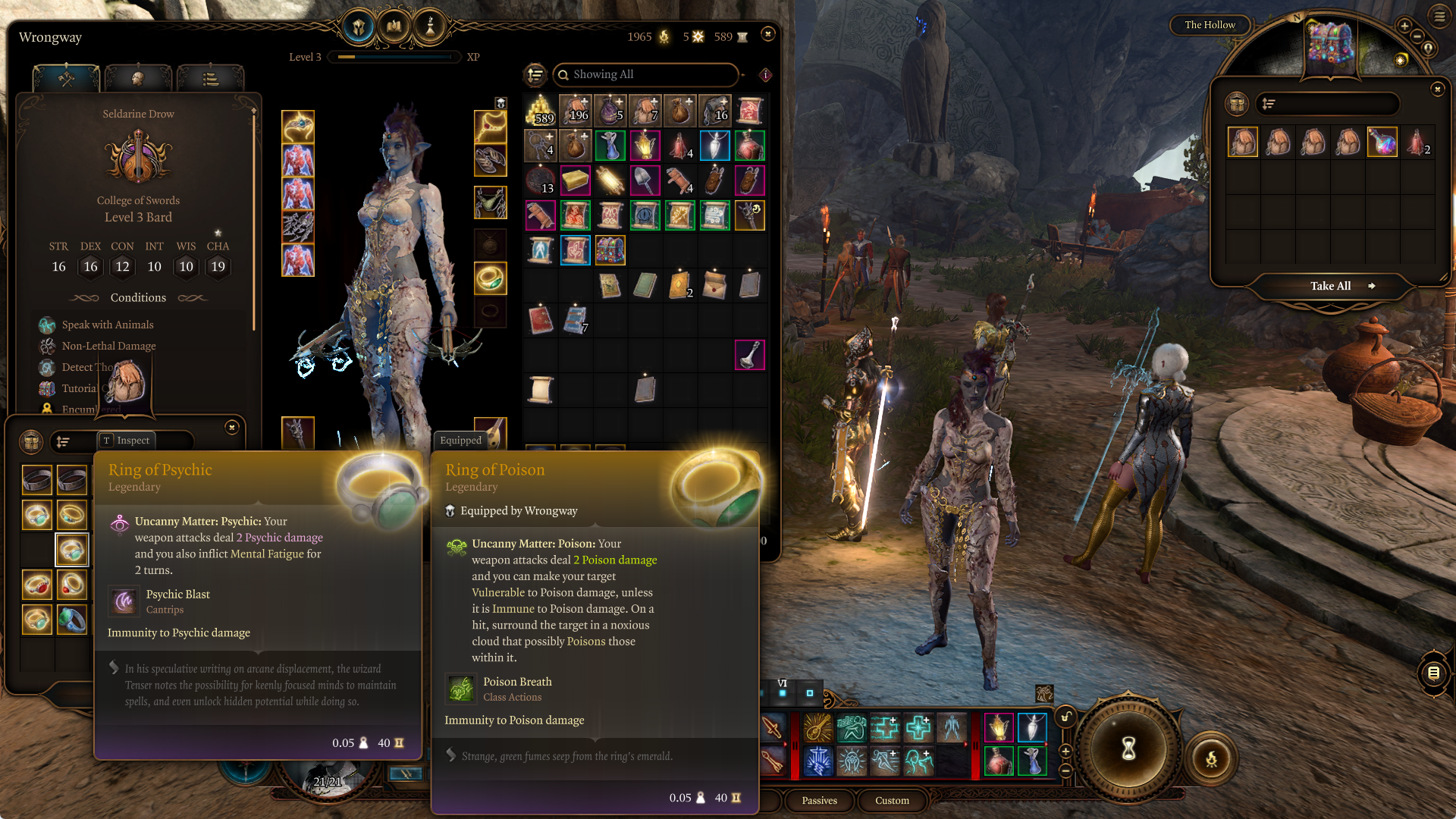Switch to the Custom hotbar tab

(x=892, y=800)
